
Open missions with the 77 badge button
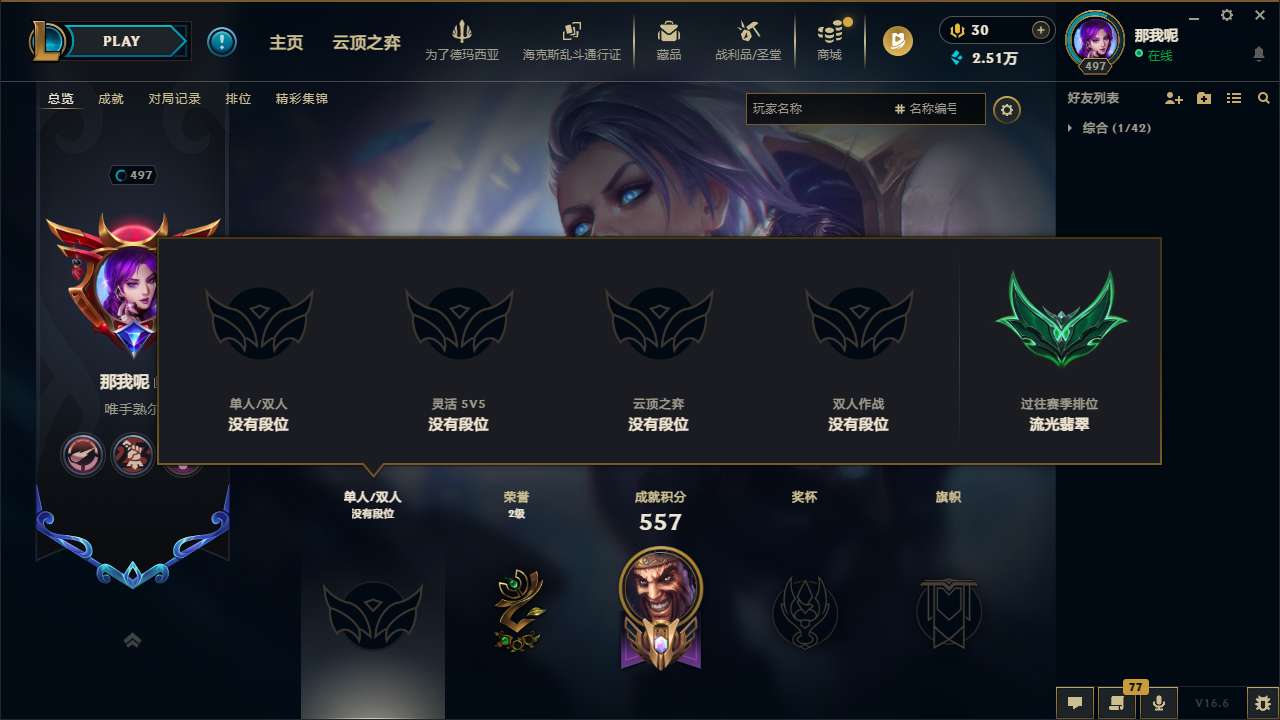coord(1117,702)
